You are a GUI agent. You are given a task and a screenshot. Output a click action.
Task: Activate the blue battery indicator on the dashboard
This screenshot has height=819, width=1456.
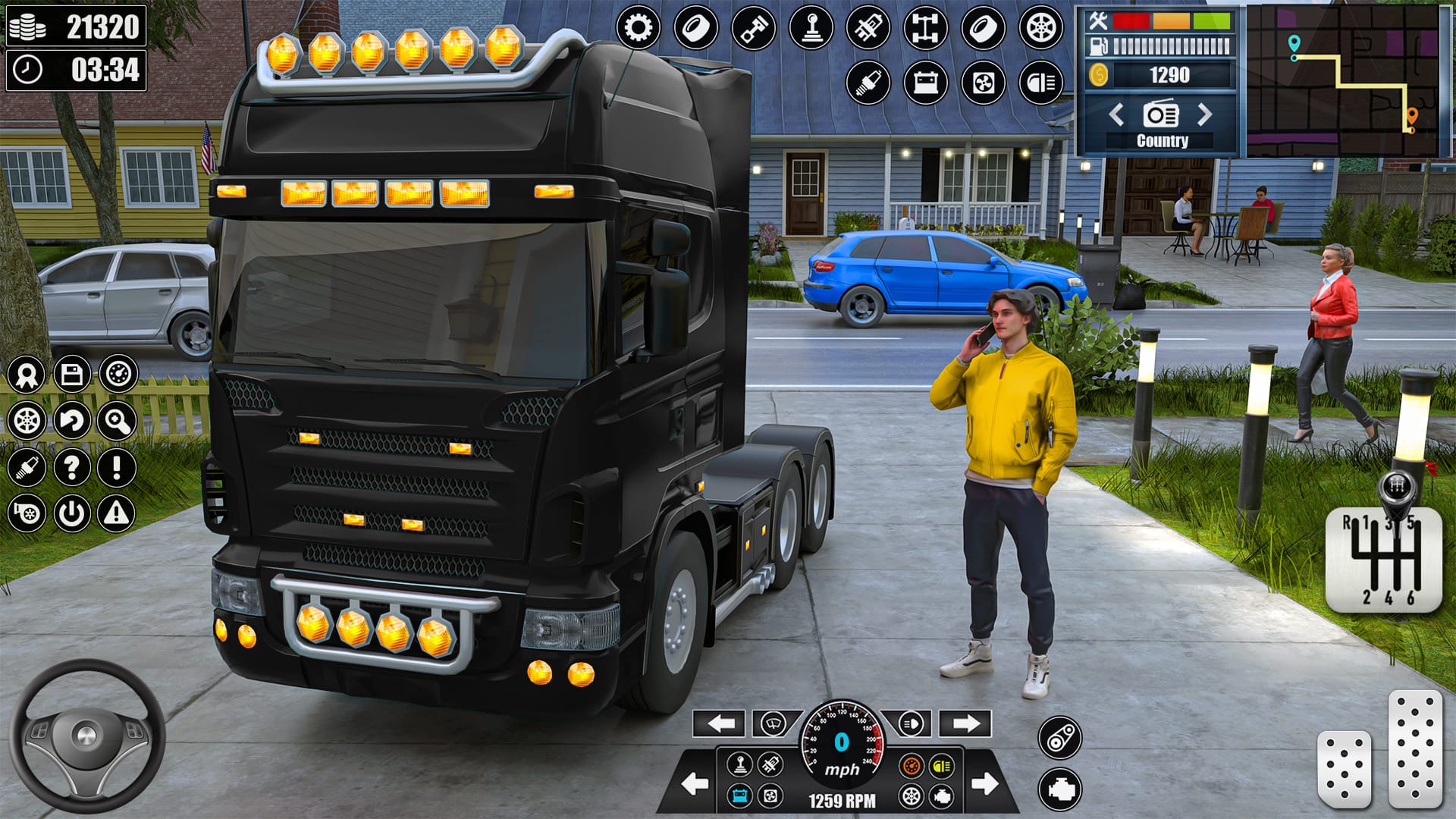tap(739, 796)
